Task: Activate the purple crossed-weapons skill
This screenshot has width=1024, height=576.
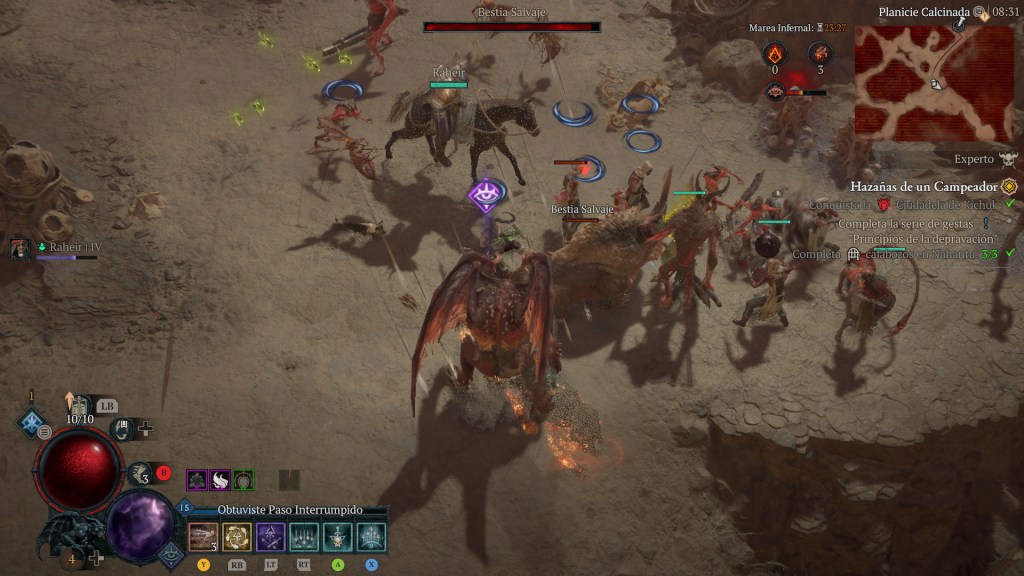Action: pyautogui.click(x=271, y=537)
